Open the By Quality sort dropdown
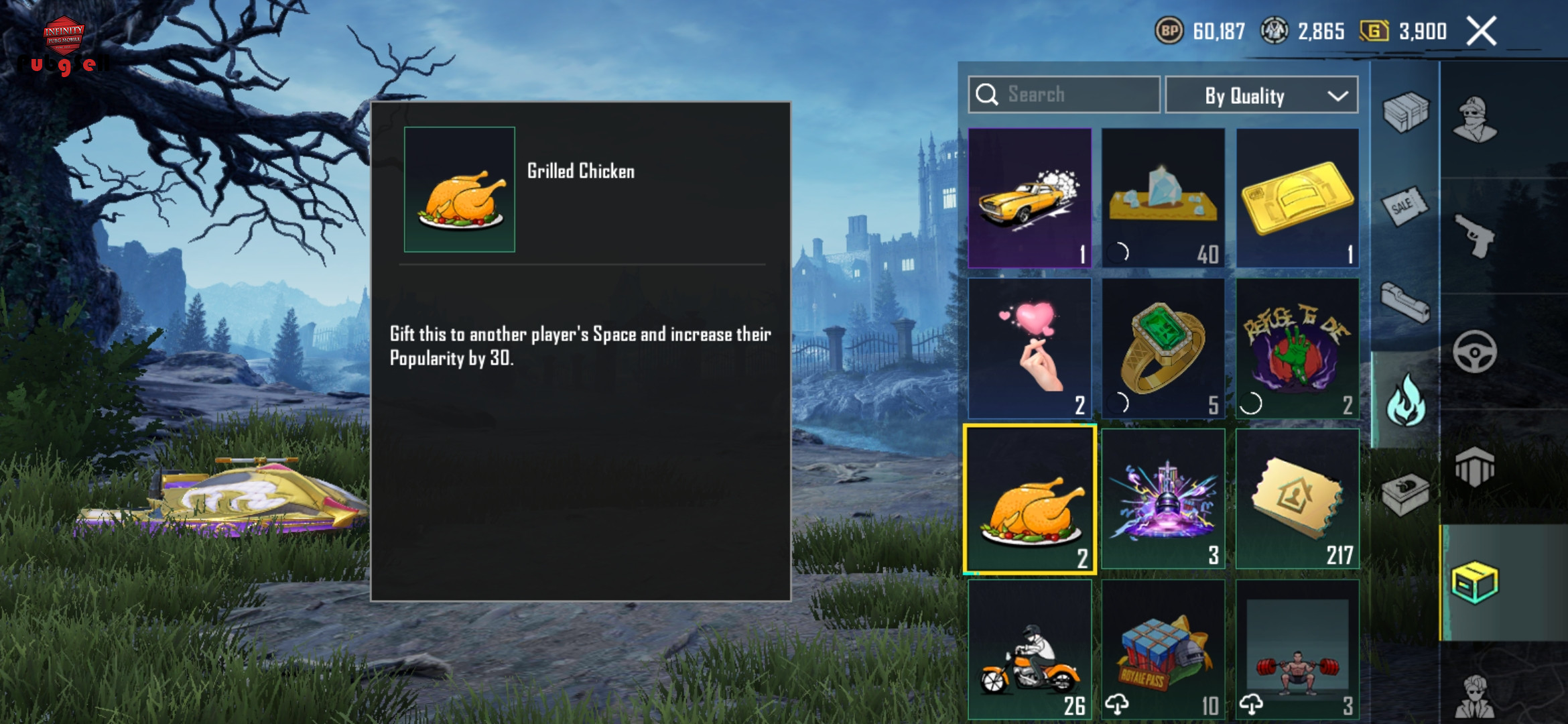This screenshot has width=1568, height=724. pyautogui.click(x=1261, y=96)
